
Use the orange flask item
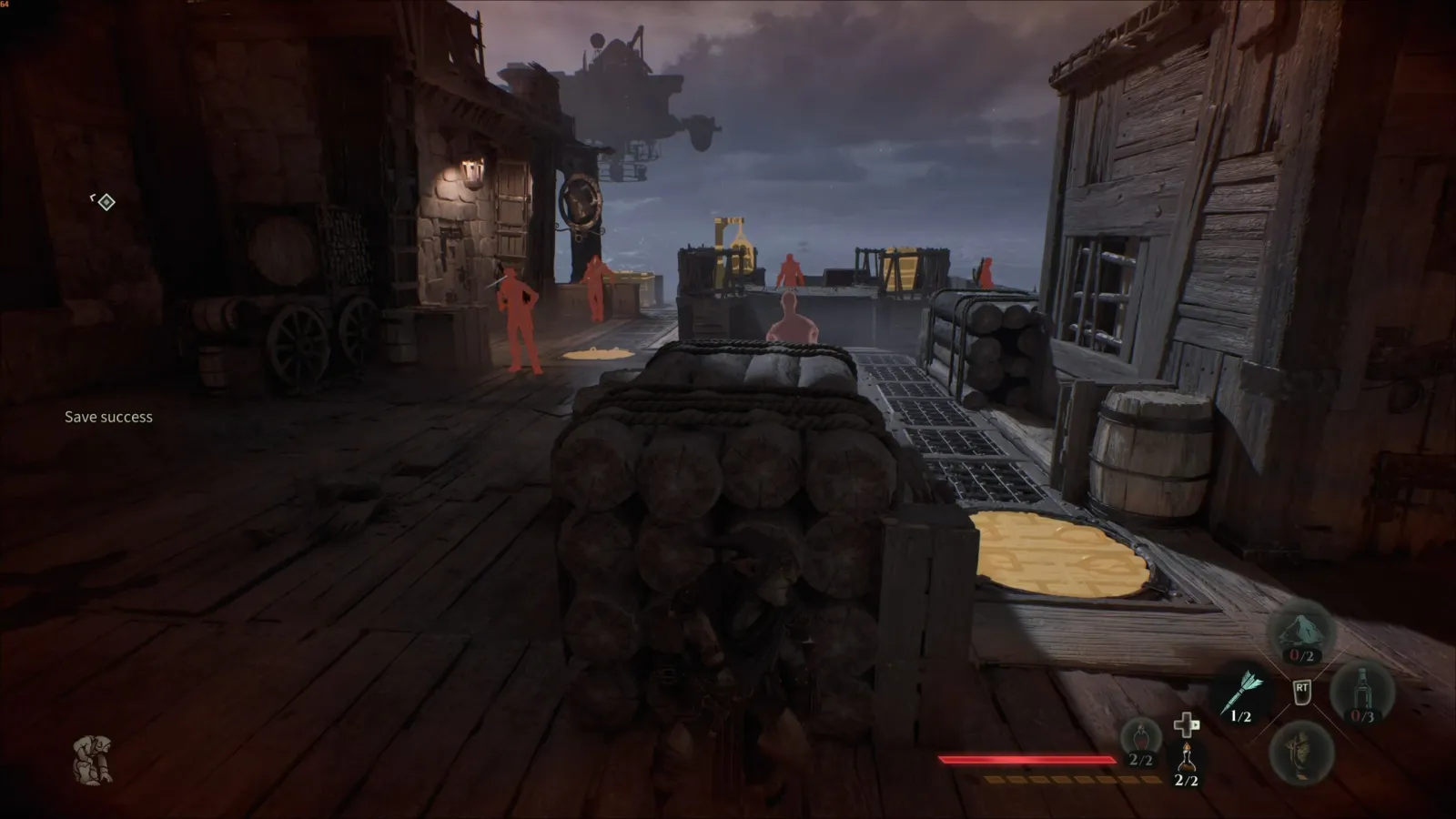click(x=1186, y=760)
